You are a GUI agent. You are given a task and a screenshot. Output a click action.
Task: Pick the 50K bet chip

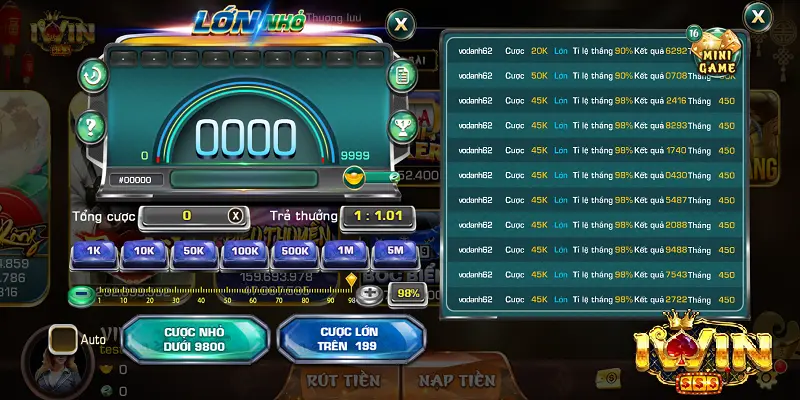(x=196, y=252)
